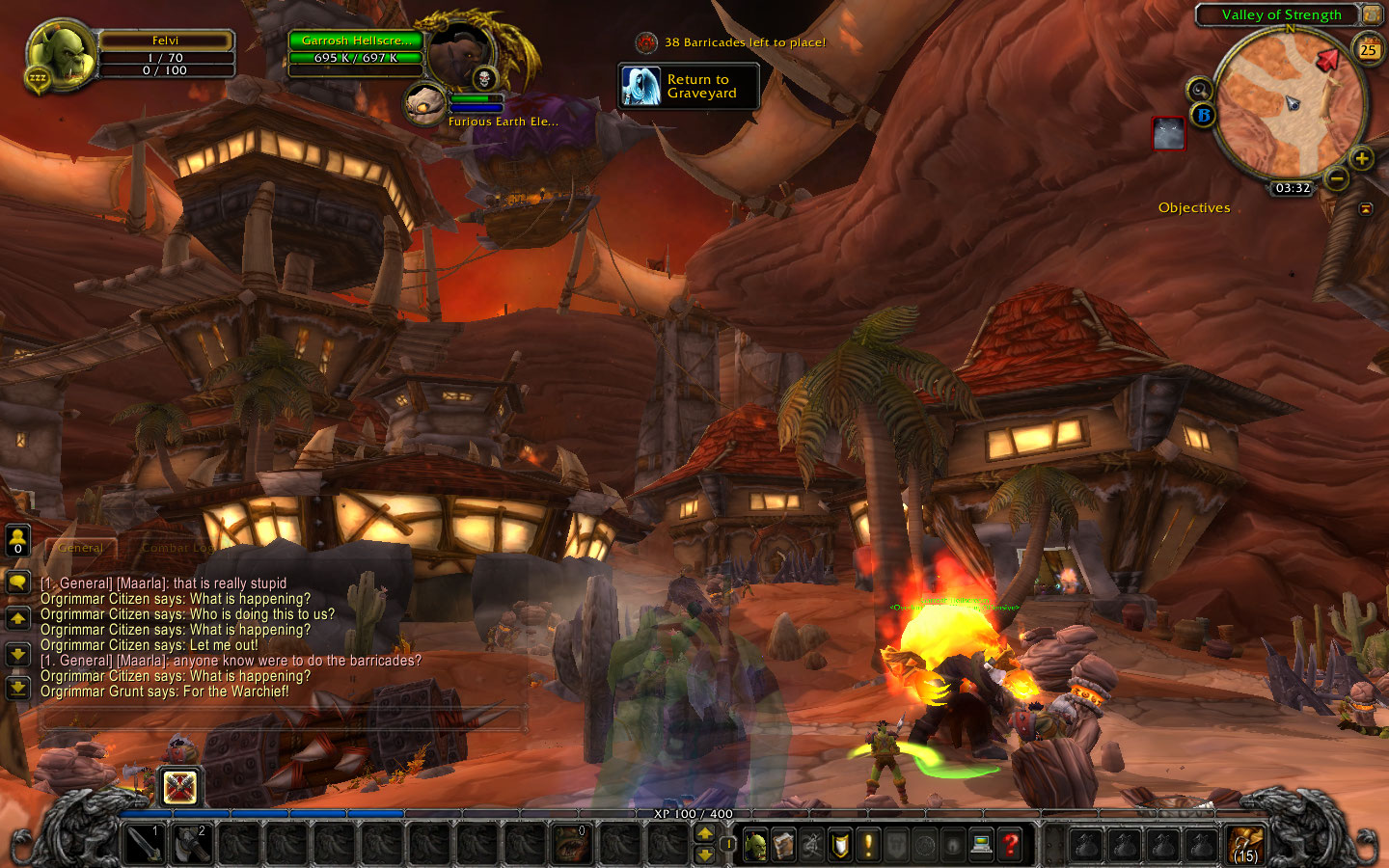
Task: Open world map from the Valley of Strength header button
Action: tap(1372, 14)
